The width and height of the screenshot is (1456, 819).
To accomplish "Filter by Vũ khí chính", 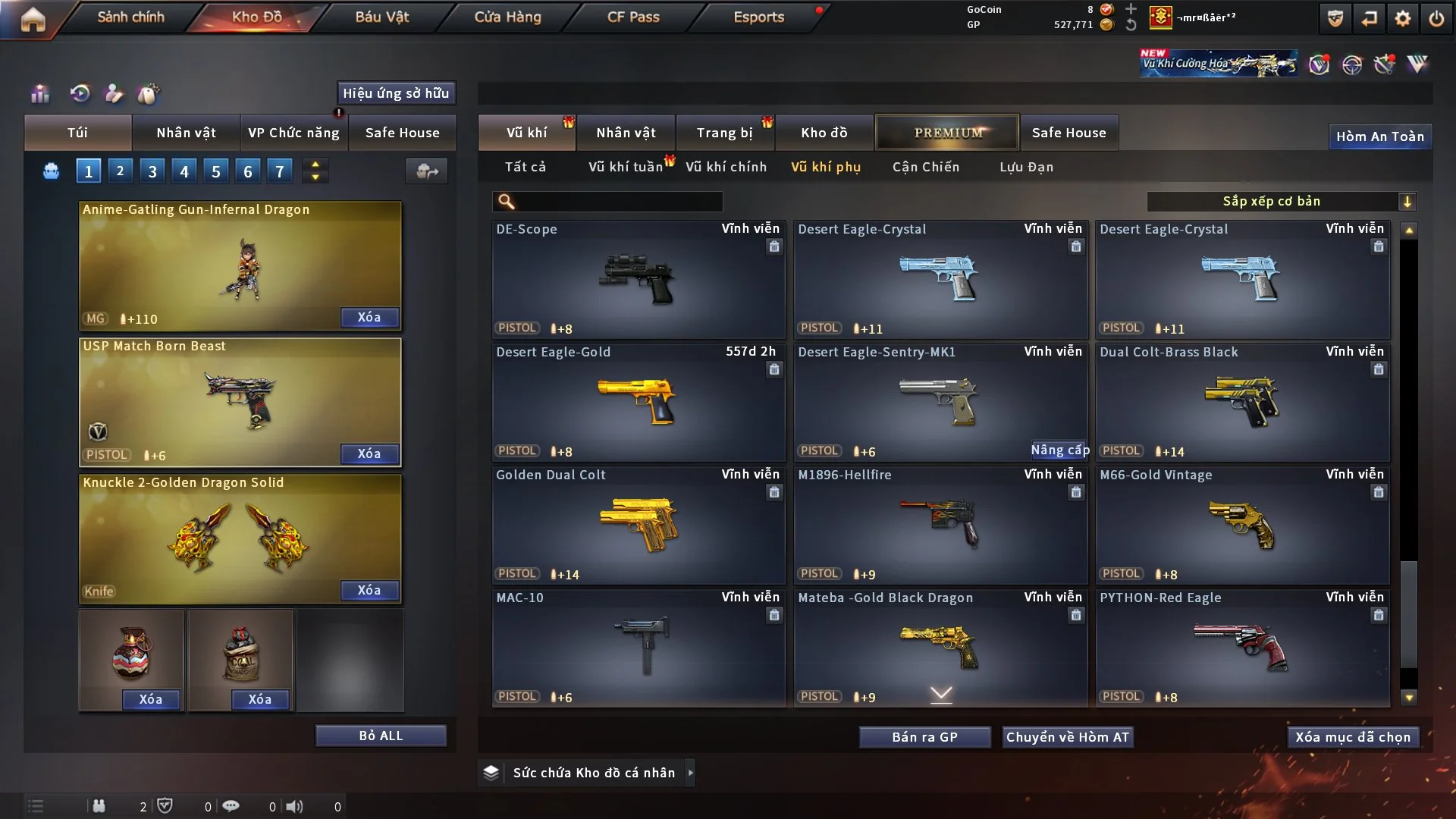I will pos(726,167).
